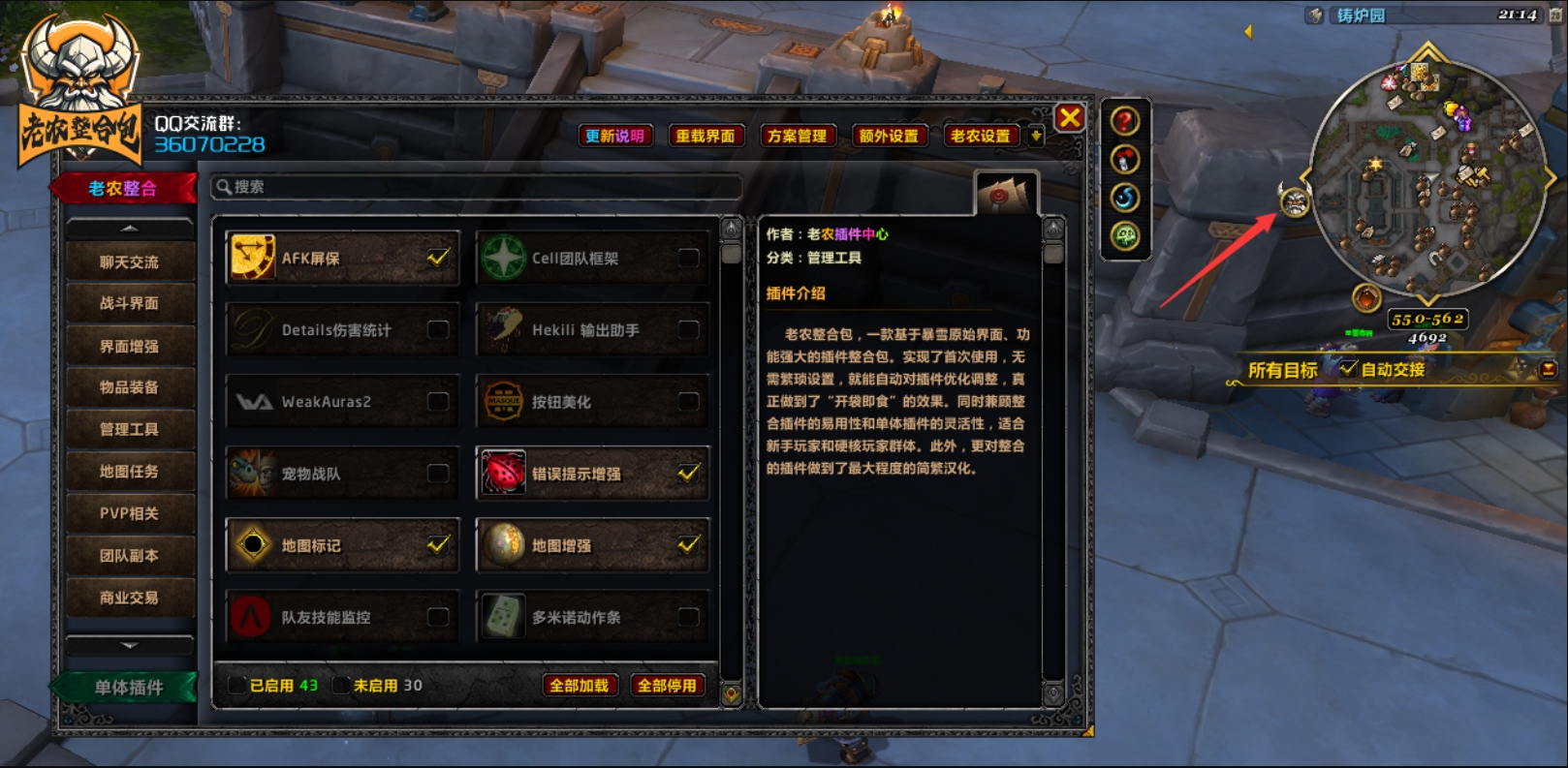Select the 聊天交流 category

point(129,262)
